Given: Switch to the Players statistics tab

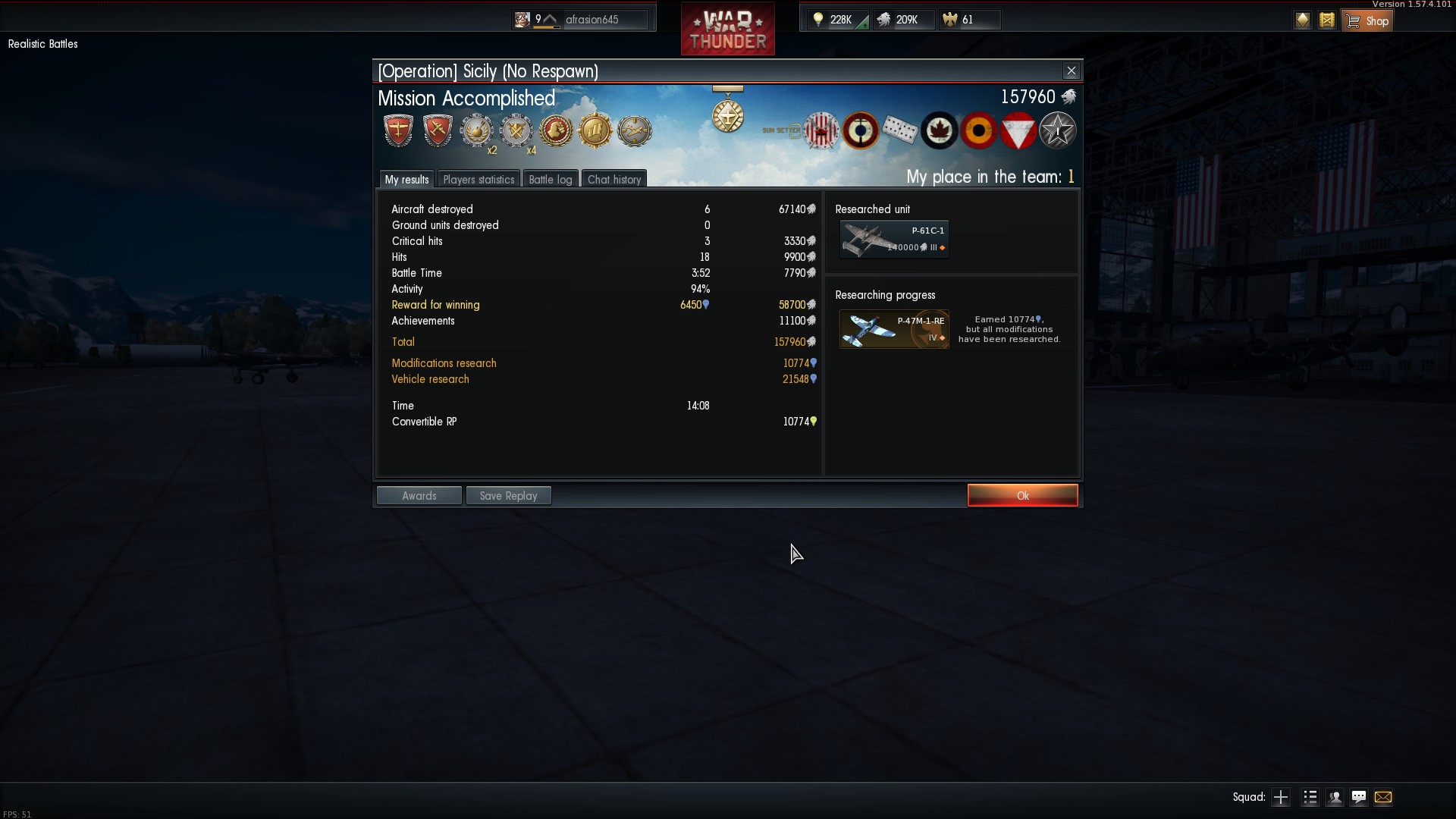Looking at the screenshot, I should pos(479,179).
